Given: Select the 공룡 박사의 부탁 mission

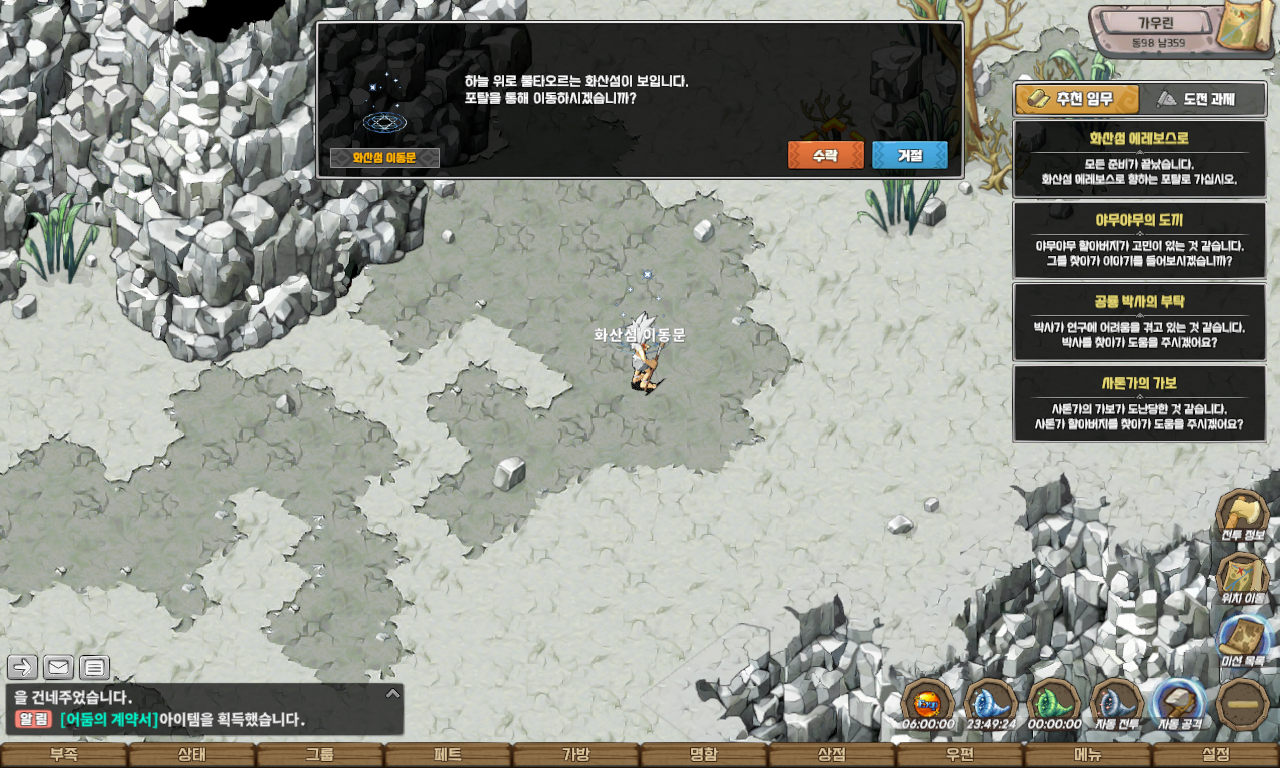Looking at the screenshot, I should (1139, 321).
